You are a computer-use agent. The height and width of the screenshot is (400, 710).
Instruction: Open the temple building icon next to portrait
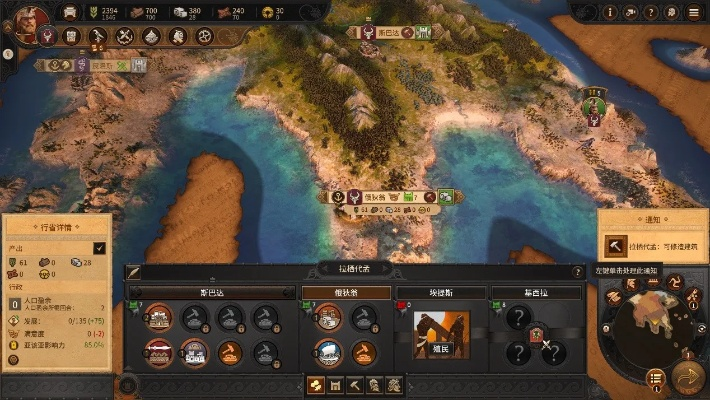point(72,36)
